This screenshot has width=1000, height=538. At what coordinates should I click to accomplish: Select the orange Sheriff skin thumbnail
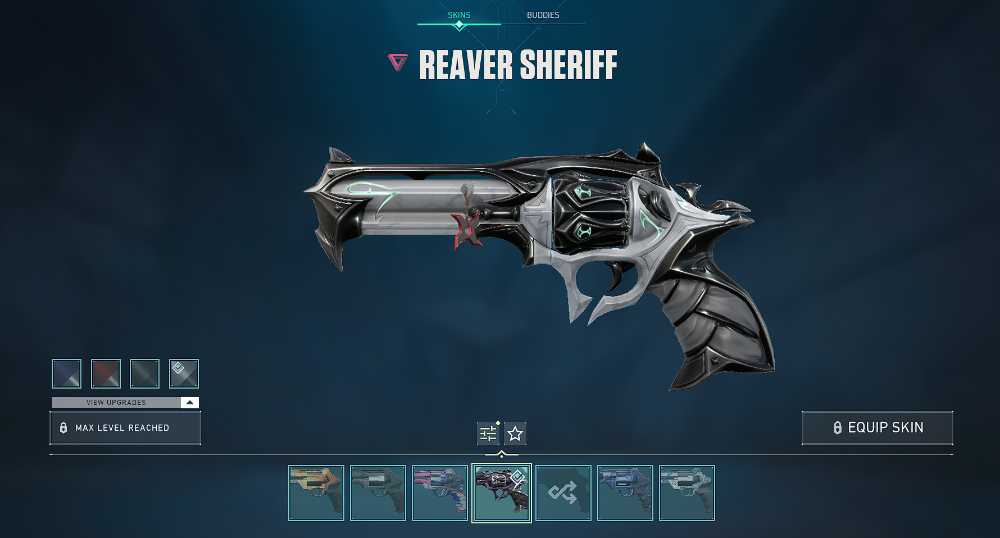click(316, 493)
